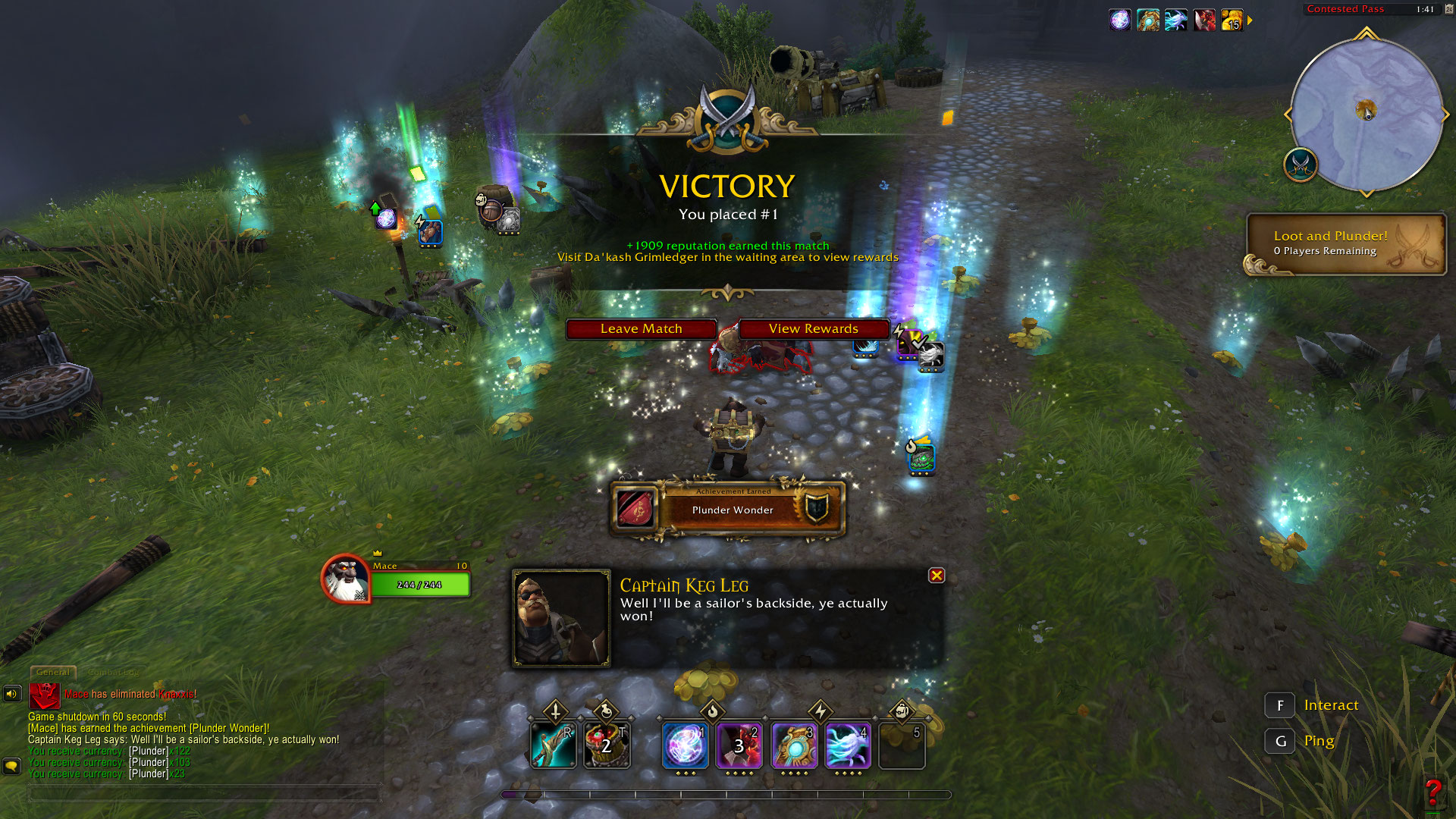Viewport: 1456px width, 819px height.
Task: Expand the buff bar with the yellow arrow
Action: coord(1250,20)
